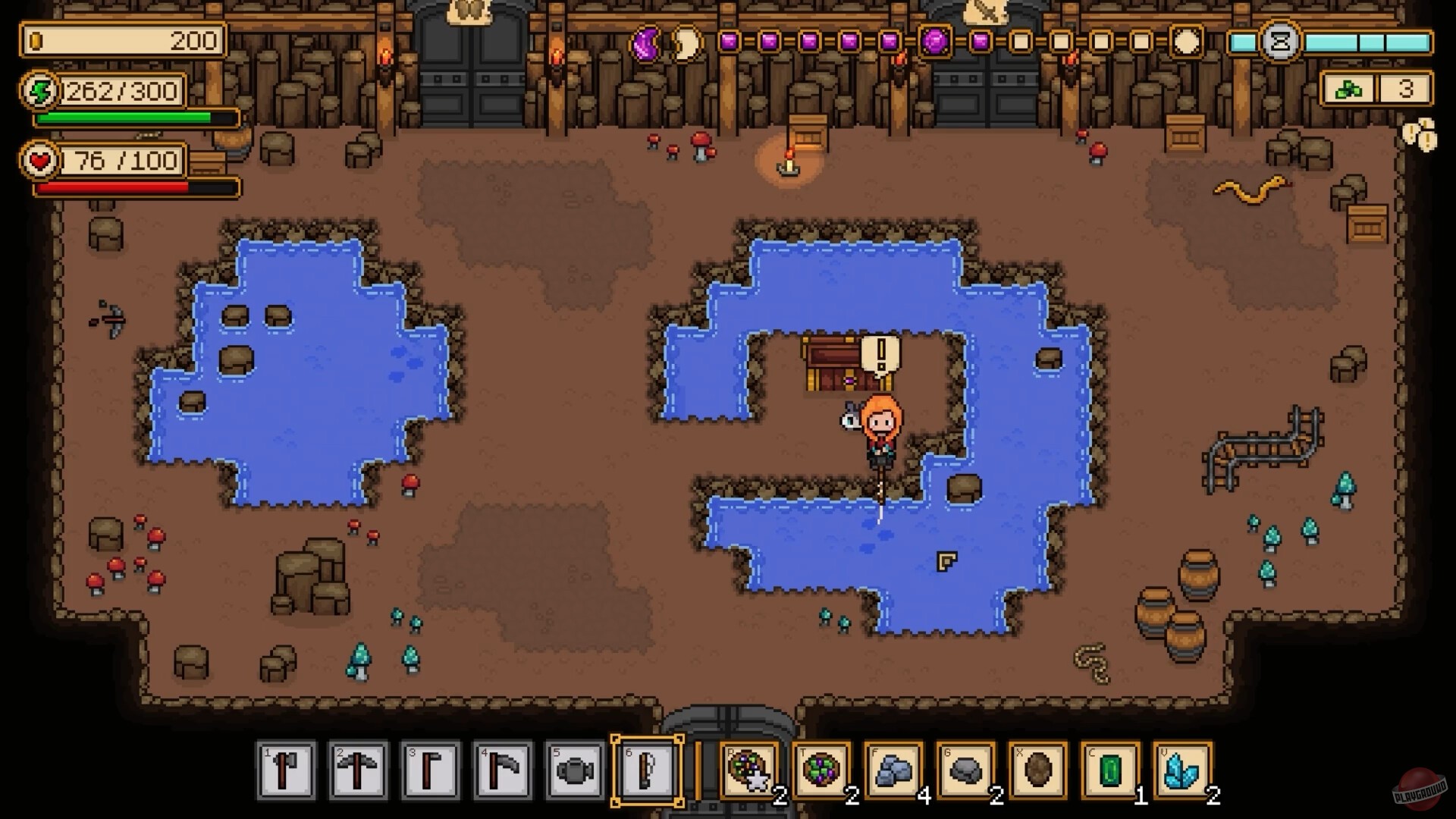Click the purple moon phase icon
This screenshot has height=819, width=1456.
pos(648,44)
